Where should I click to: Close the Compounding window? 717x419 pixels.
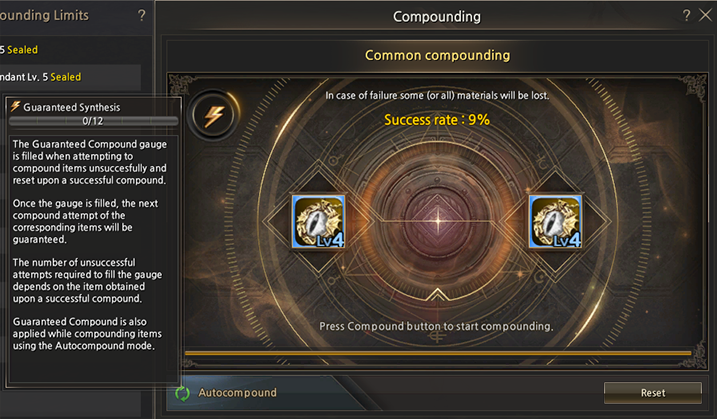point(705,16)
